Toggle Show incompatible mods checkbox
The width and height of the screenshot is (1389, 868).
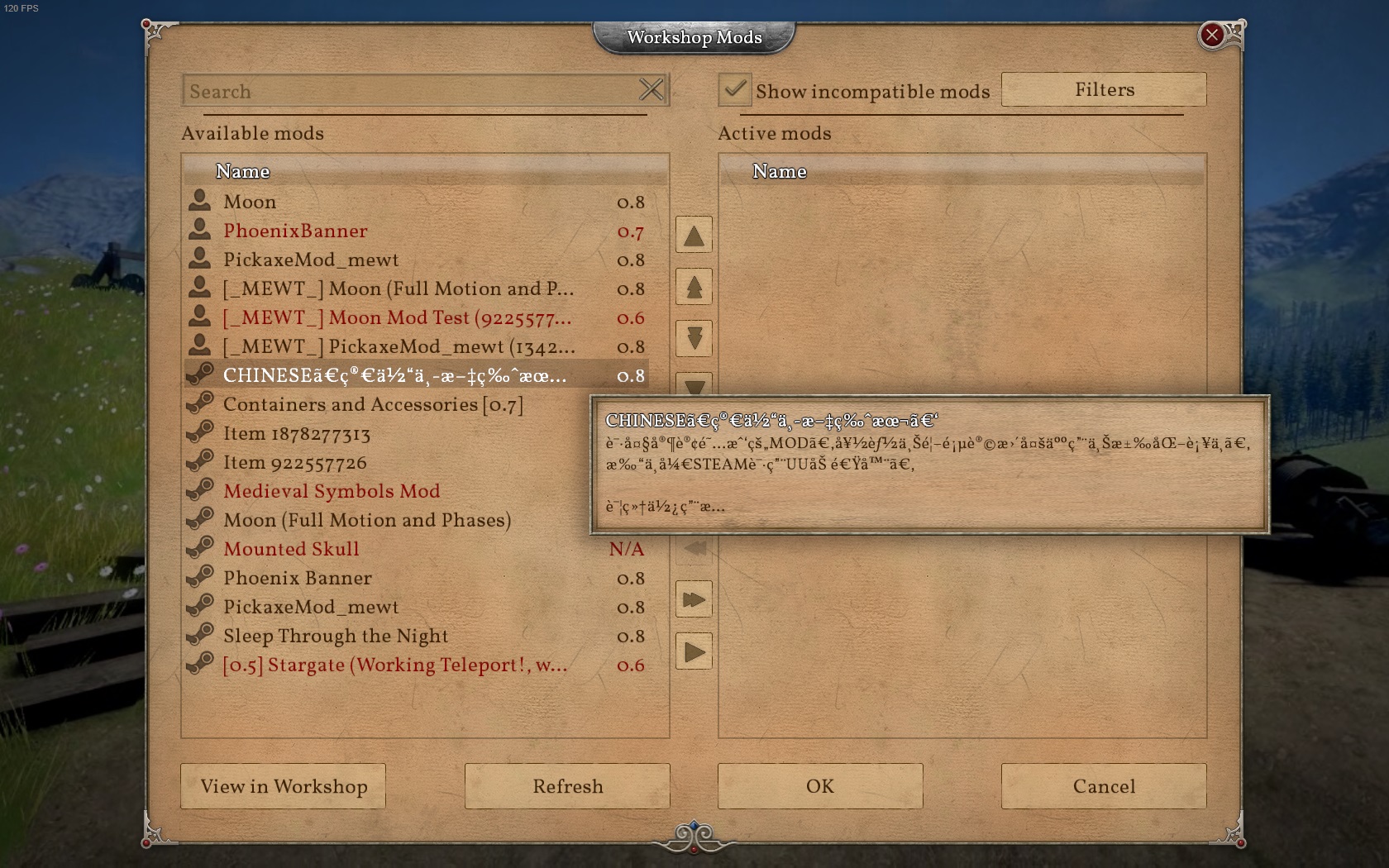tap(734, 89)
